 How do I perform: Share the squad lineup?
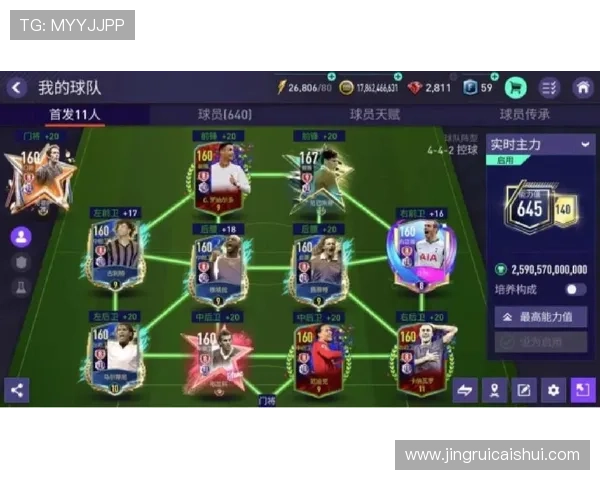click(16, 390)
